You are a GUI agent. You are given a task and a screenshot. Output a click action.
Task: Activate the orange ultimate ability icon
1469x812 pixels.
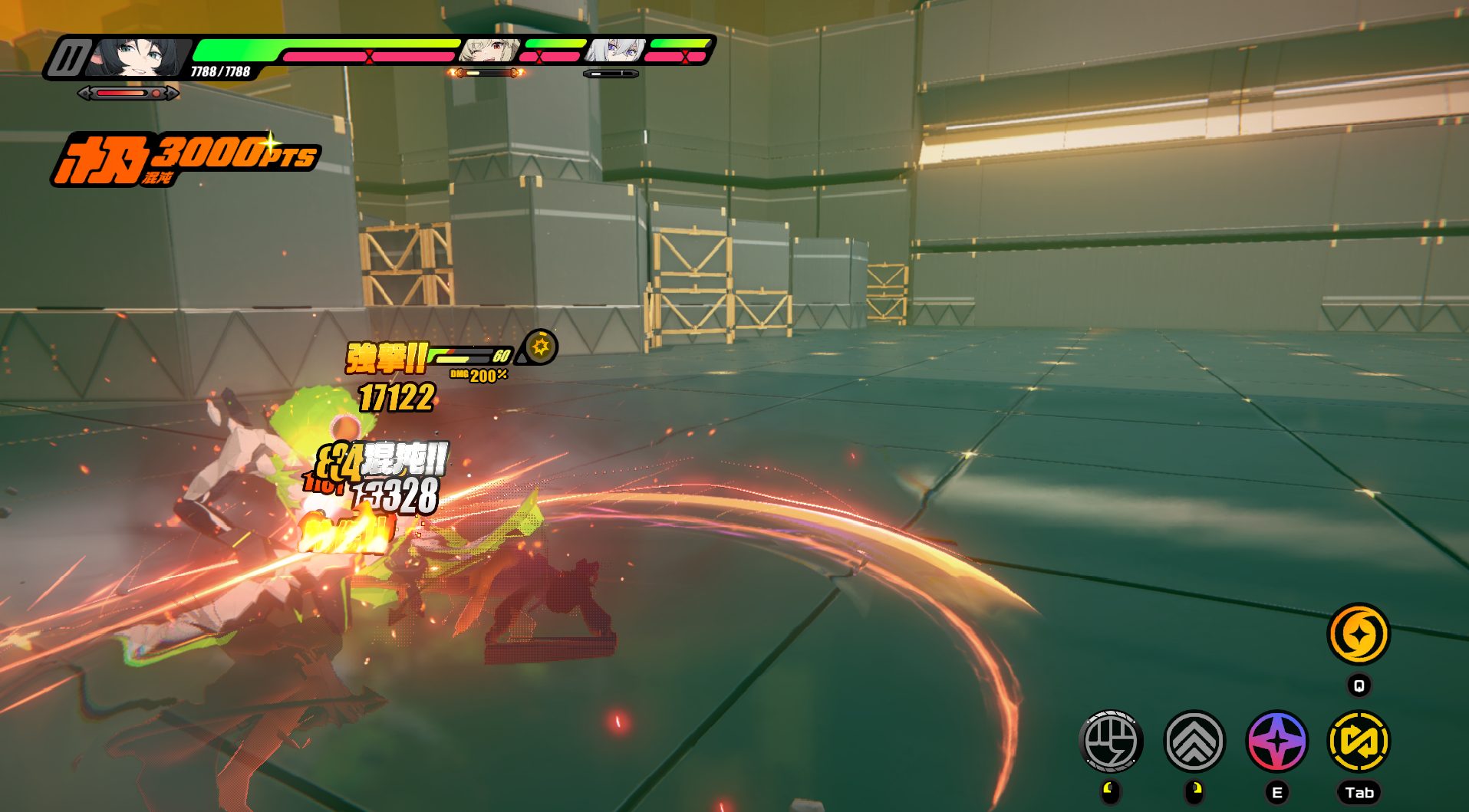(1358, 634)
